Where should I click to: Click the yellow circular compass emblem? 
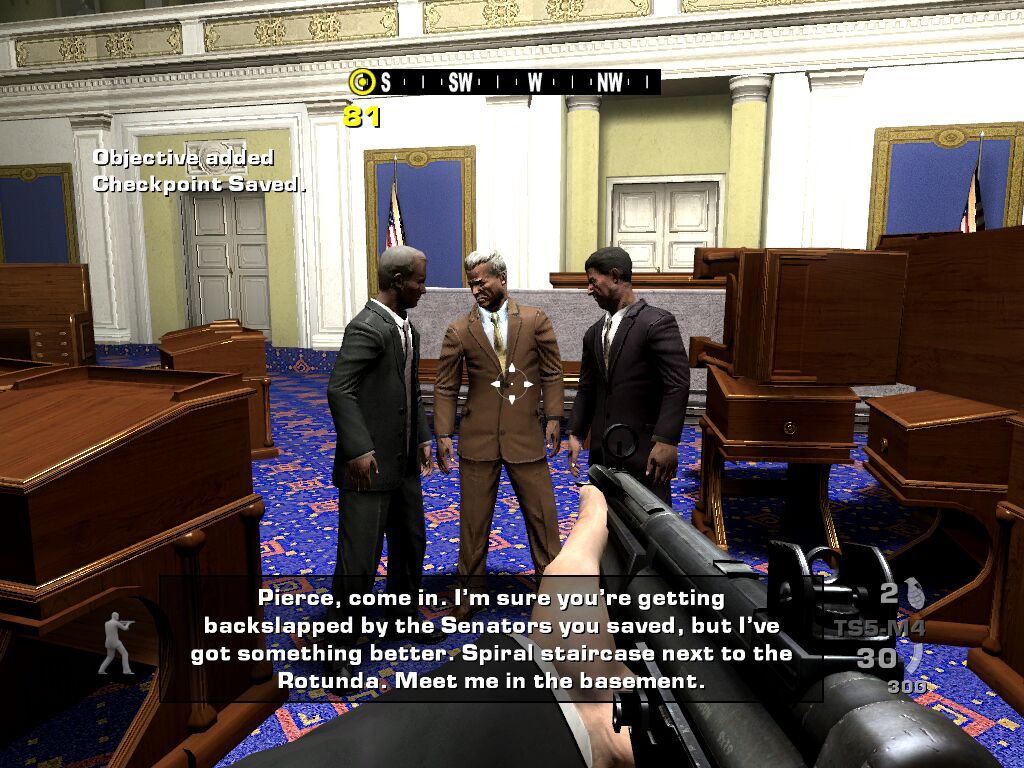coord(360,82)
